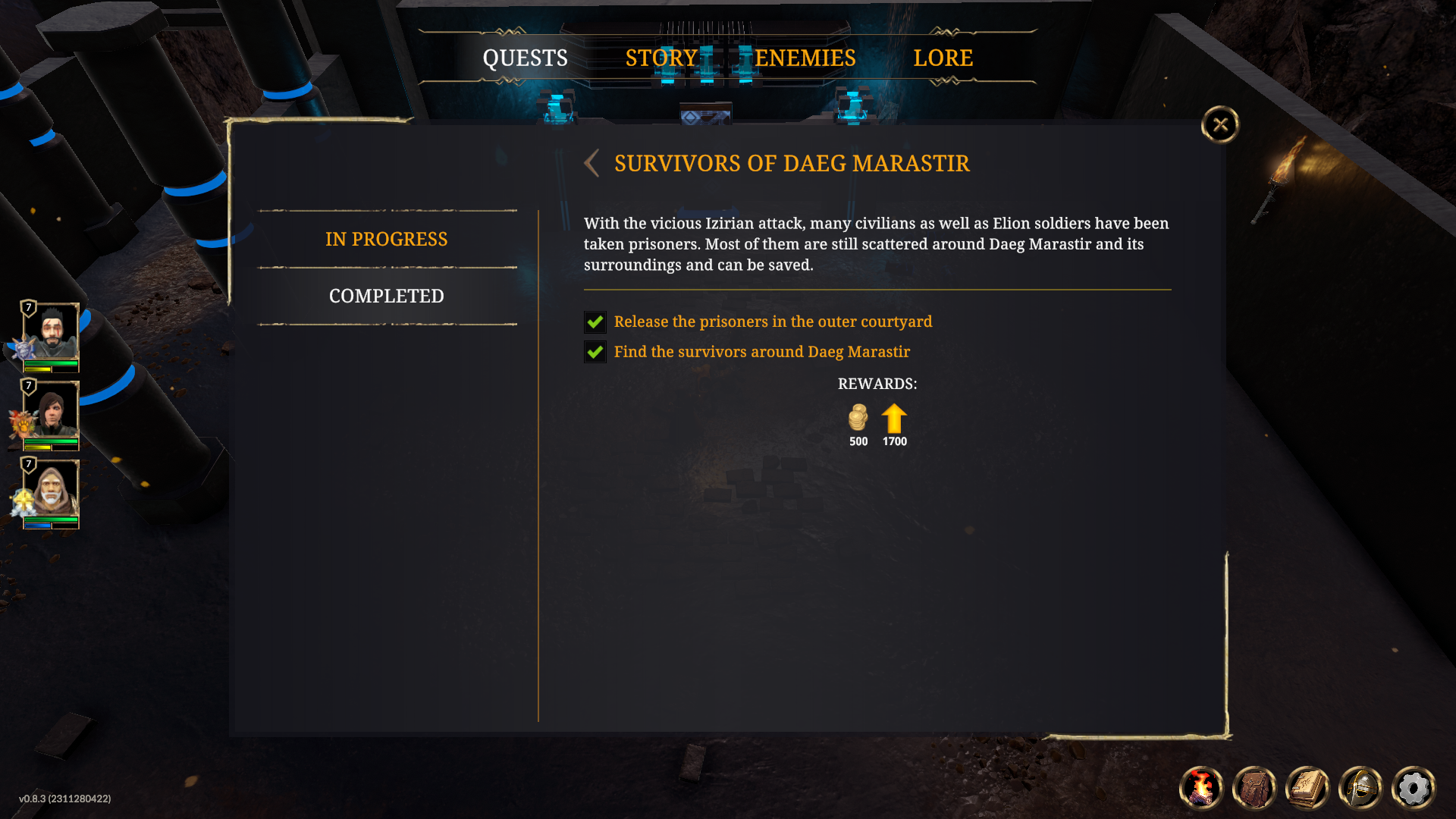This screenshot has height=819, width=1456.
Task: Show the Enemies tab
Action: 805,58
